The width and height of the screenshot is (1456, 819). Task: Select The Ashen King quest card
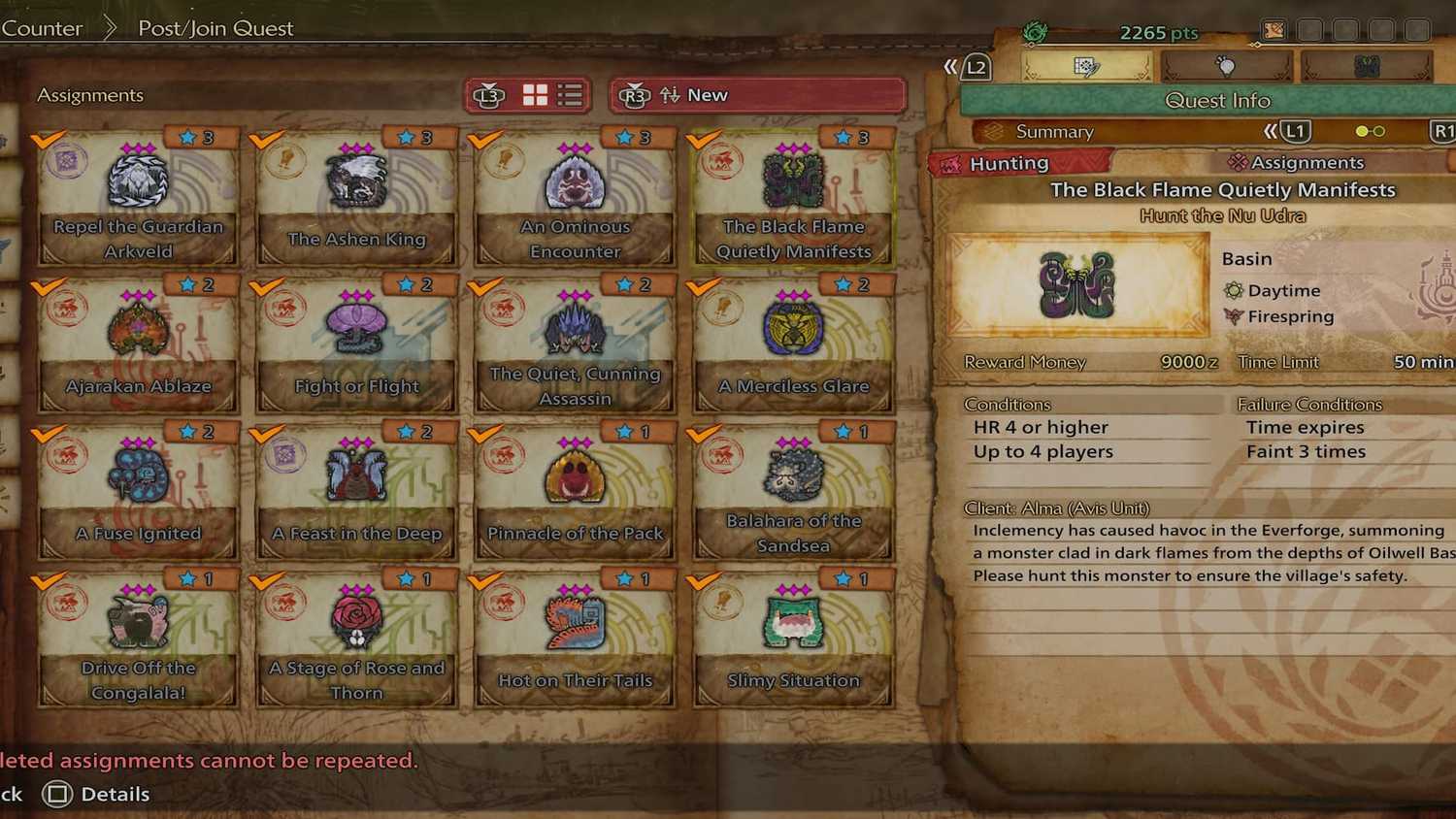click(x=356, y=194)
